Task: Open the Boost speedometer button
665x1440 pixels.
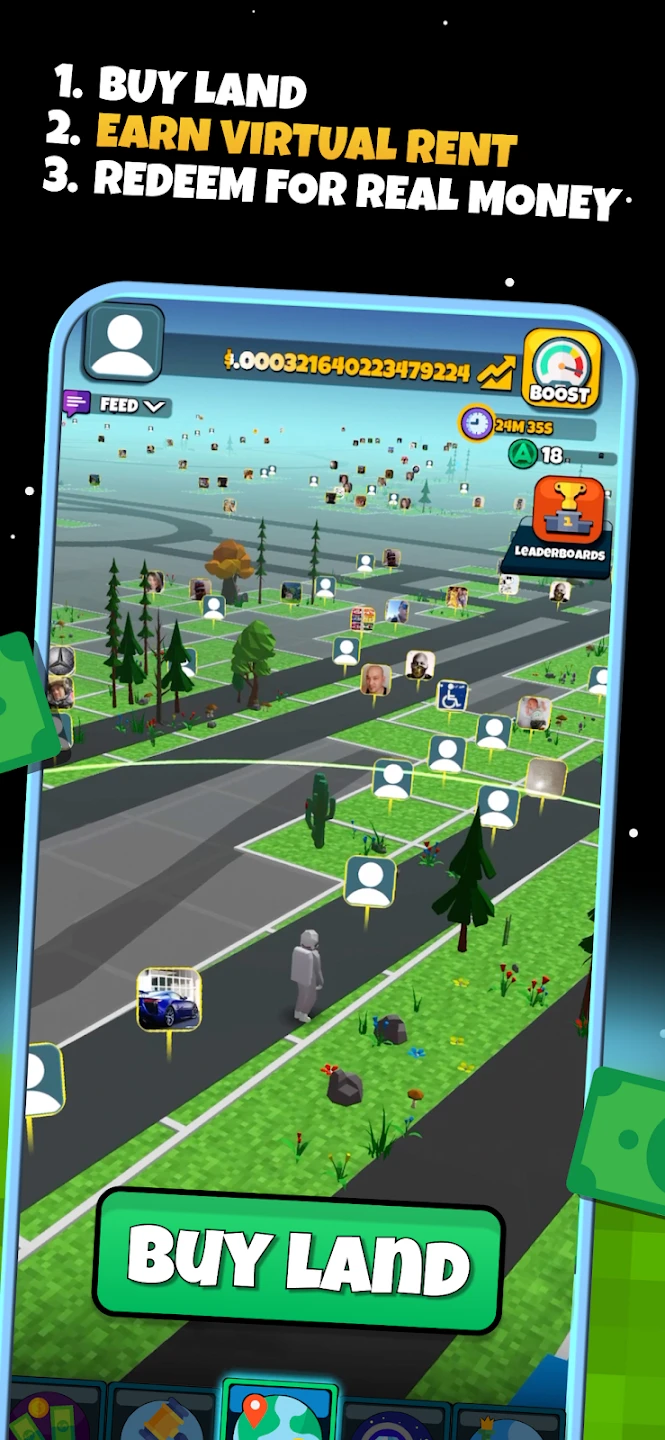Action: pos(561,371)
